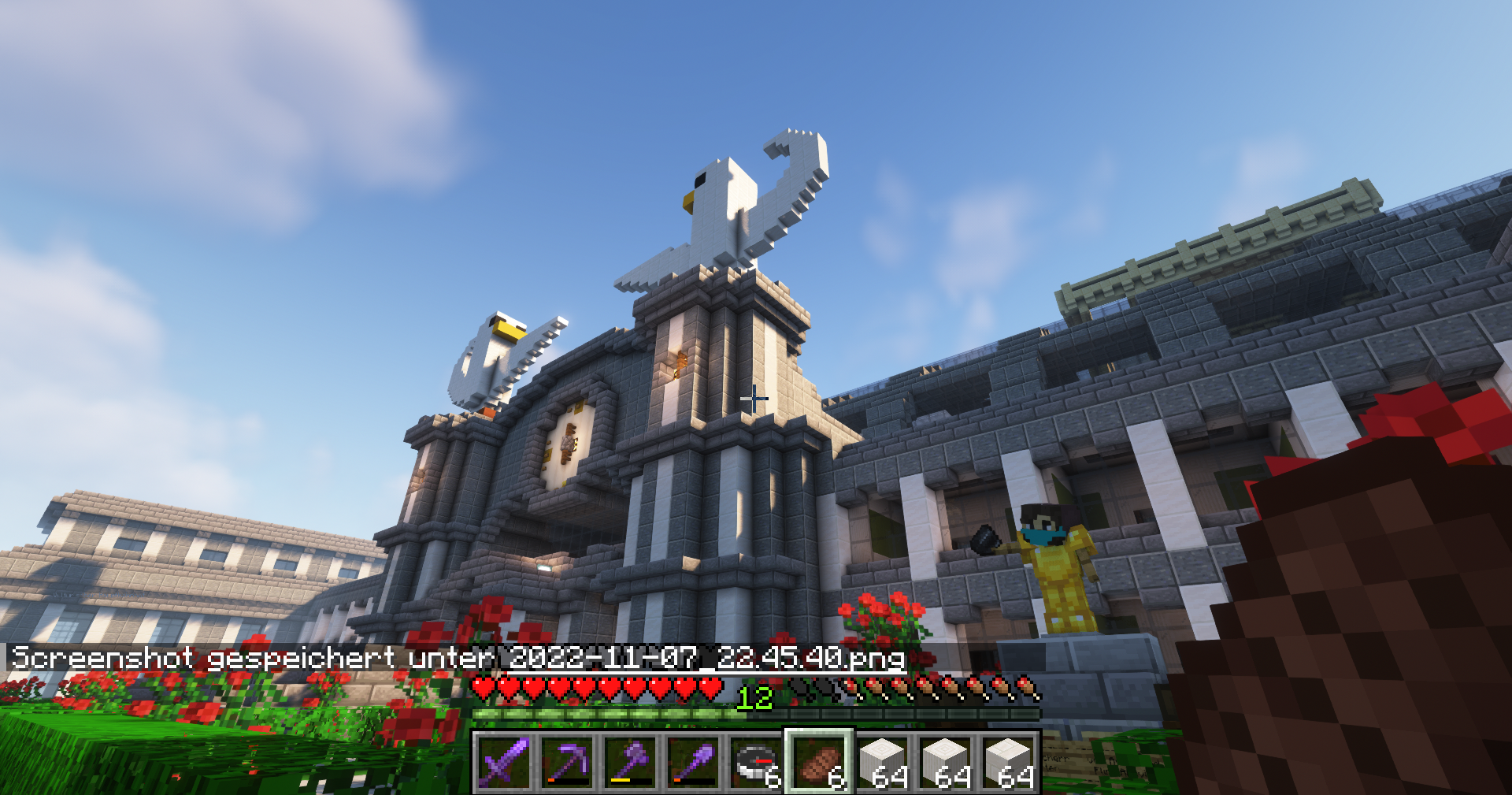Click the cooked steak hotbar slot
Image resolution: width=1512 pixels, height=795 pixels.
(819, 762)
